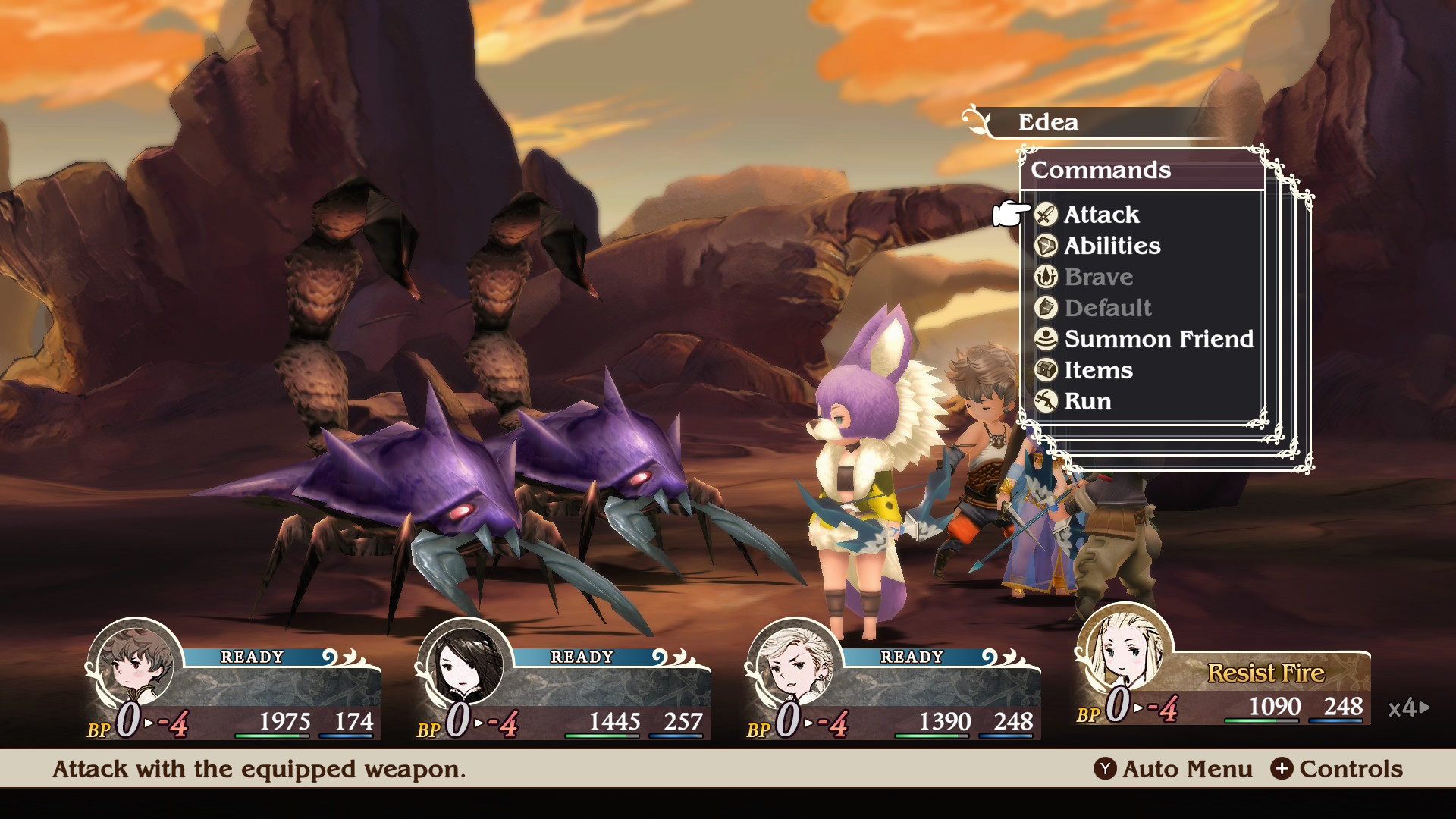Open the Auto Menu

tap(1173, 769)
